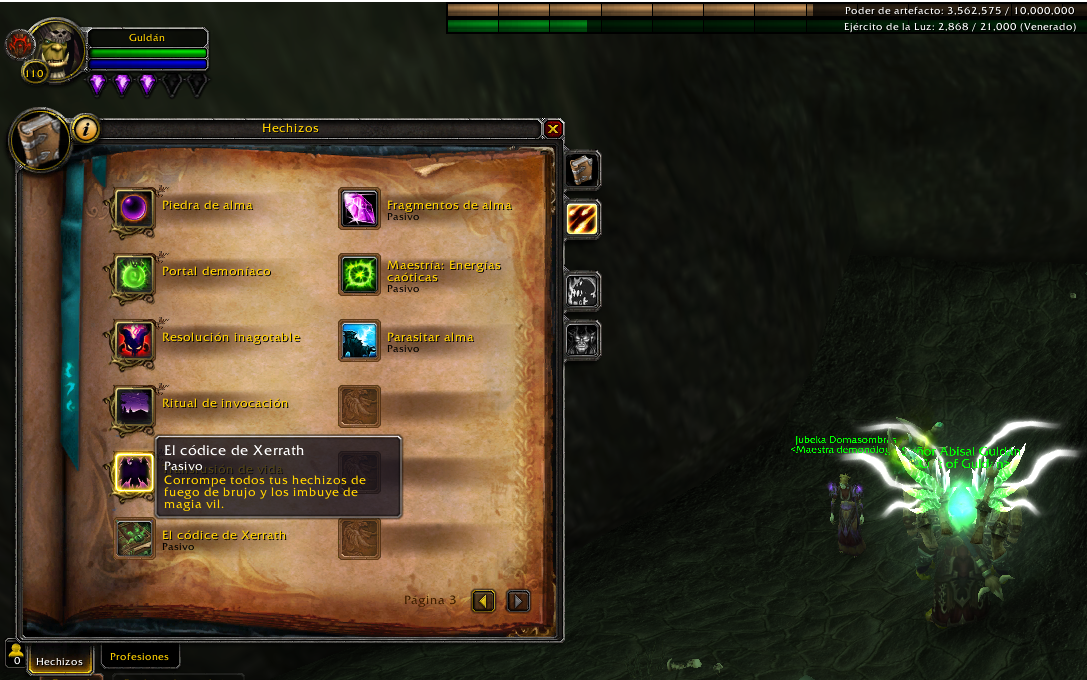Click the highlighted purple-black spell icon
The height and width of the screenshot is (680, 1087).
point(133,472)
